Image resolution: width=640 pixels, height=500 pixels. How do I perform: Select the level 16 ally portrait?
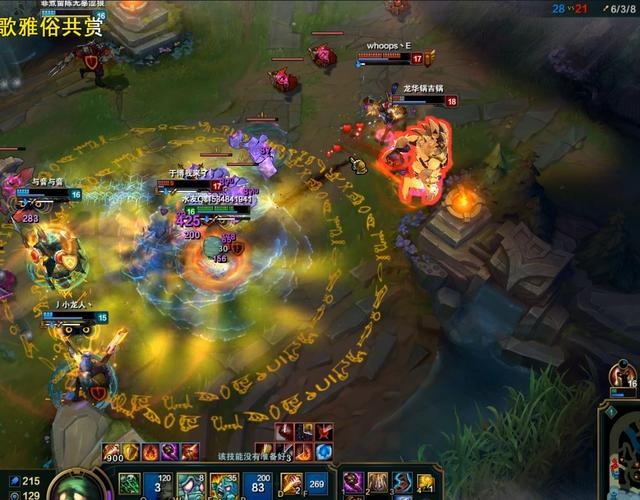(x=621, y=378)
